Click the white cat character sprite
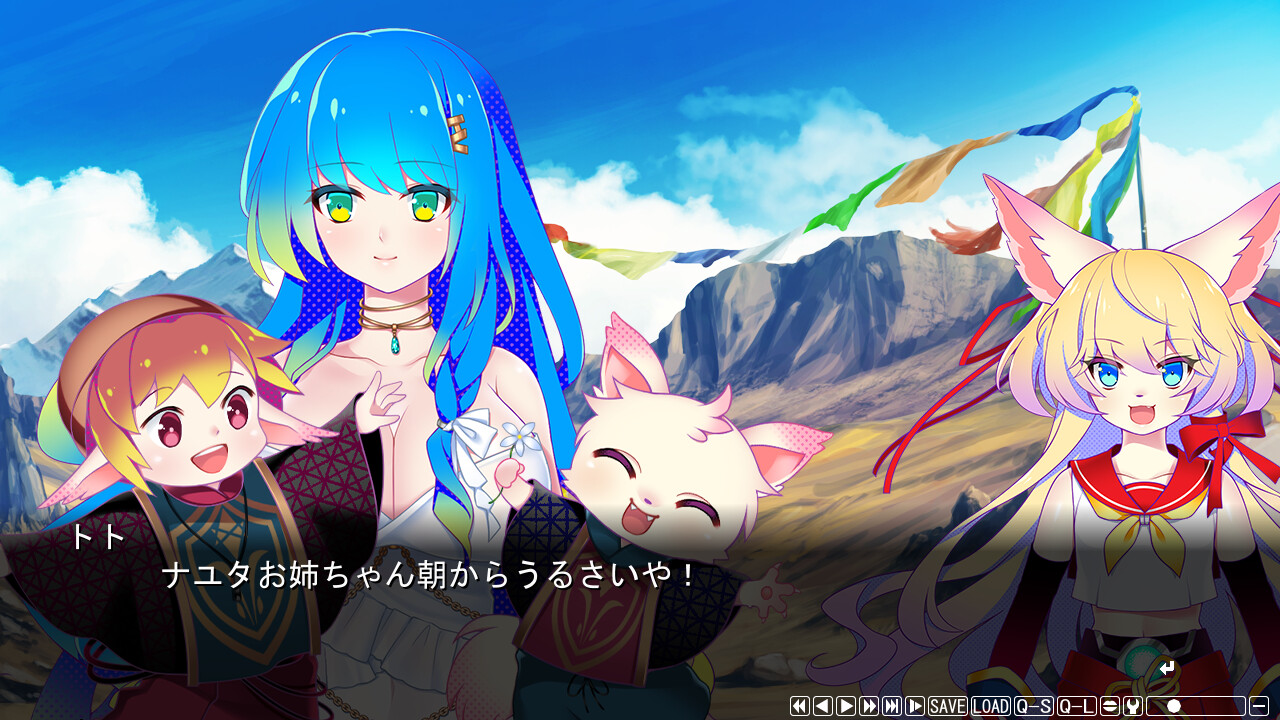Screen dimensions: 1280x720 (x=660, y=480)
